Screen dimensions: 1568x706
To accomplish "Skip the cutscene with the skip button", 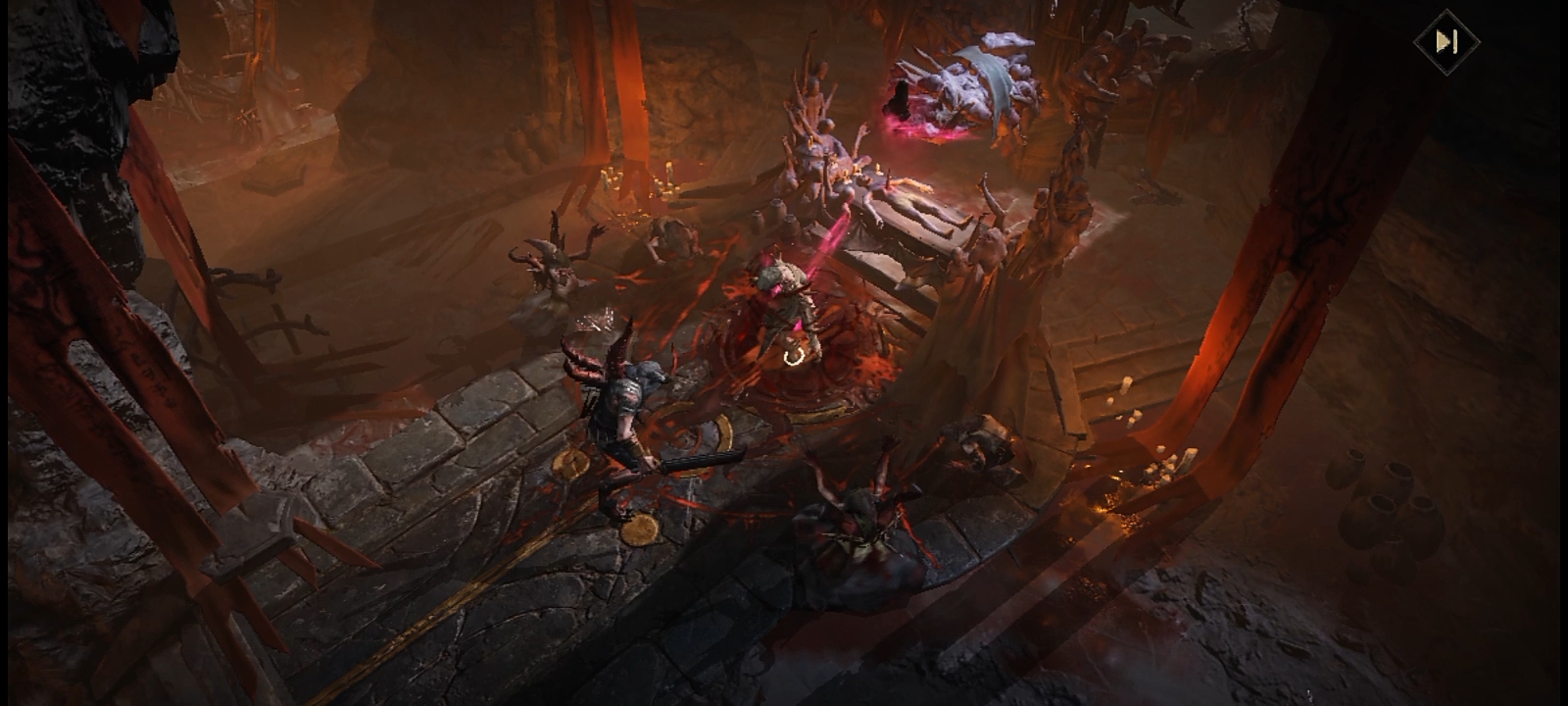I will point(1445,41).
